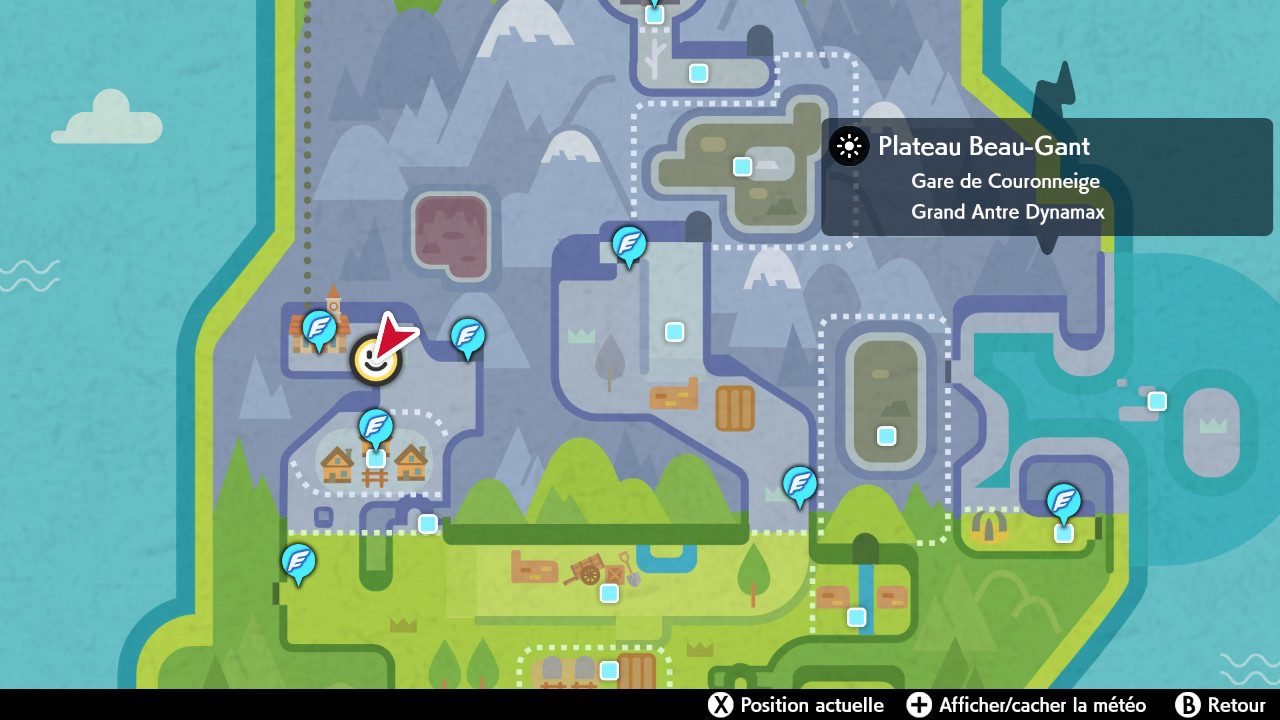Choose the fly marker above the village houses
1280x720 pixels.
coord(376,427)
